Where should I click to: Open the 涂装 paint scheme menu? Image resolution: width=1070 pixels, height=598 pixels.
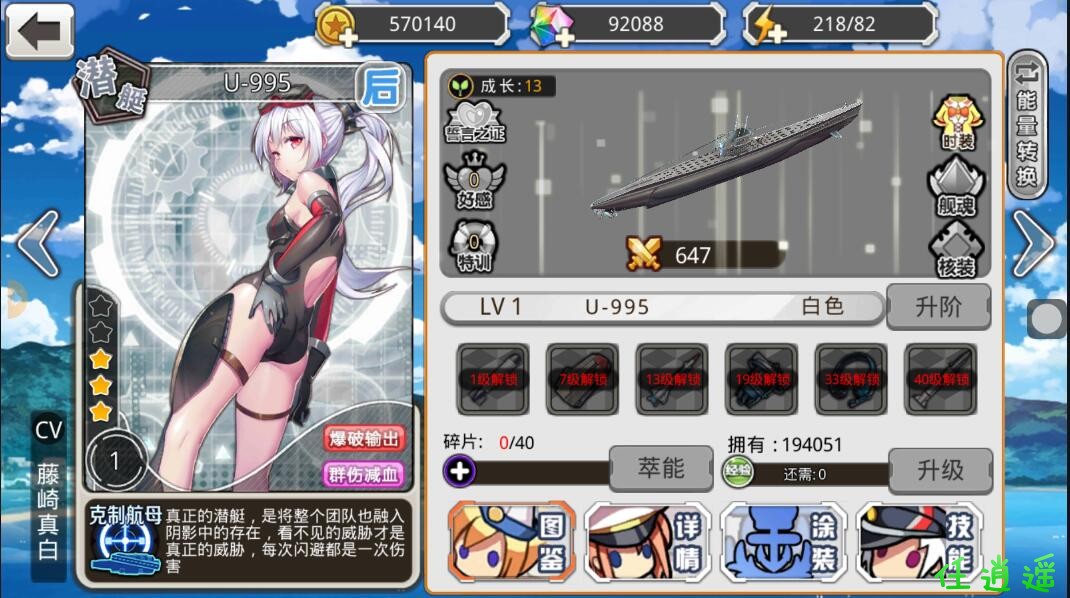783,542
